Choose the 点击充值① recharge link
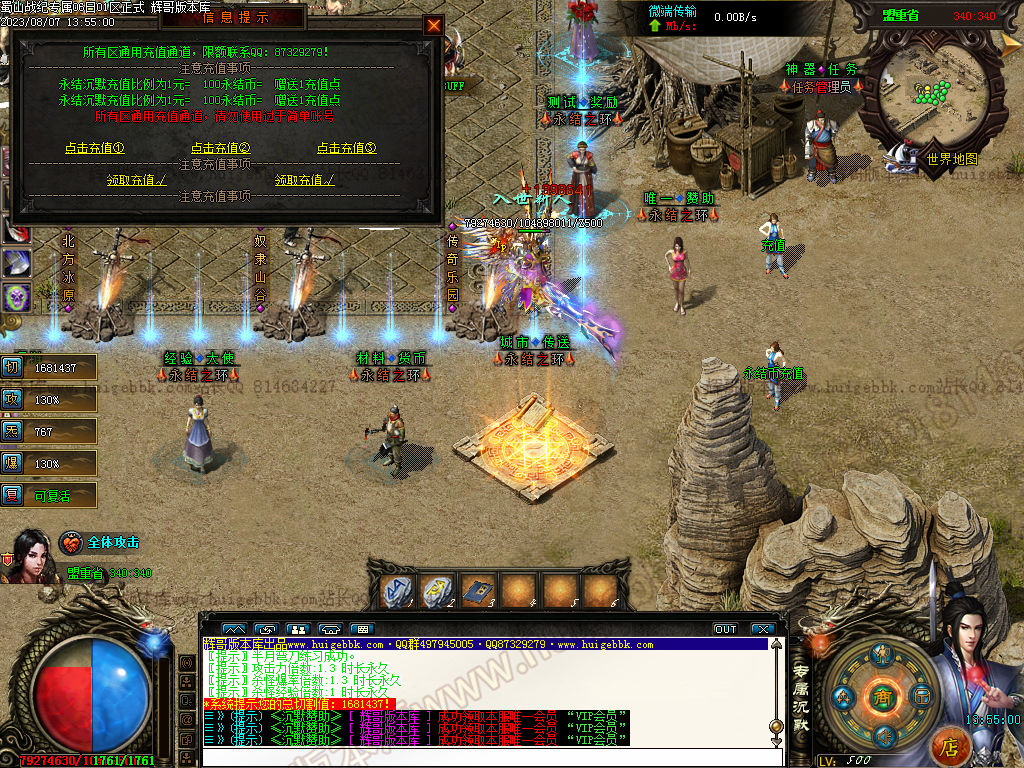This screenshot has height=768, width=1024. 95,148
